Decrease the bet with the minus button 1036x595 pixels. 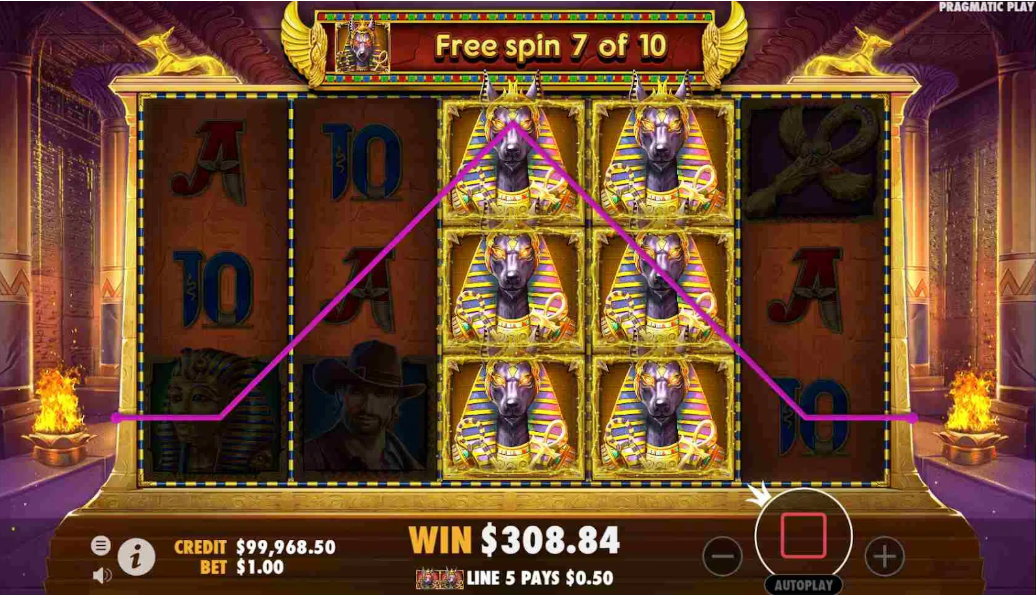(722, 555)
